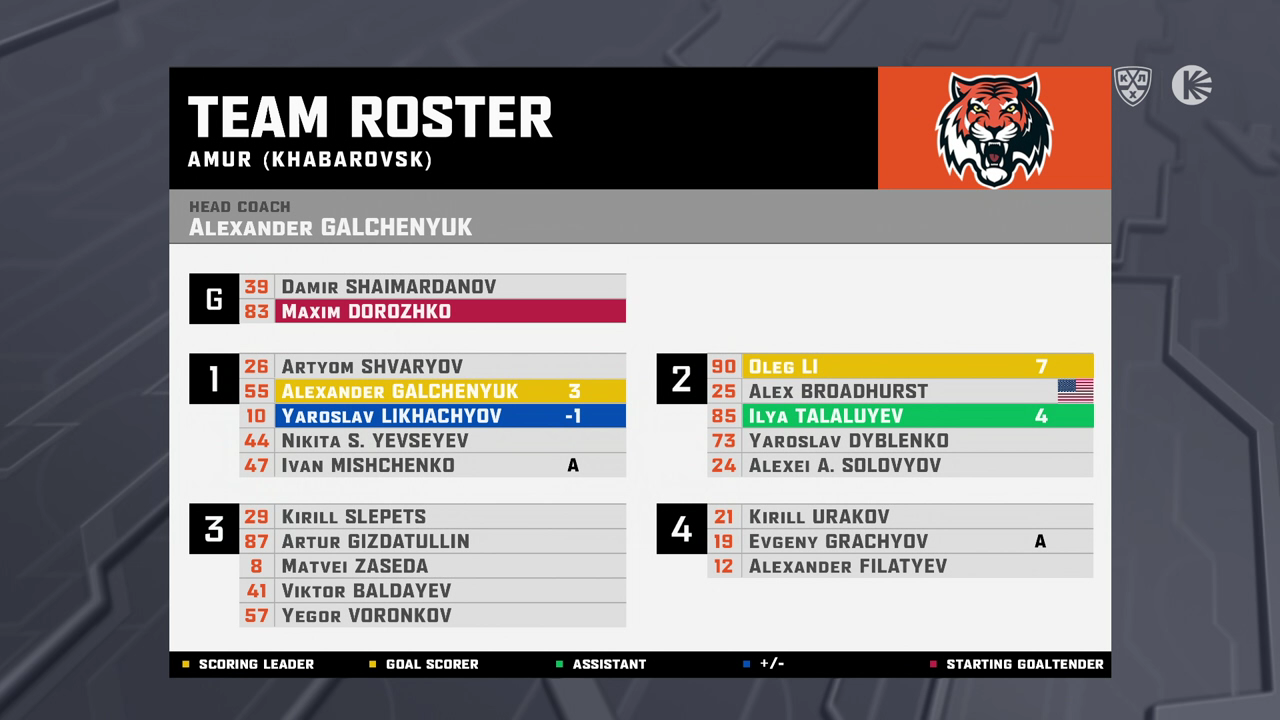This screenshot has width=1280, height=720.
Task: Select goaltender Damir Shaimardanov row
Action: (432, 287)
